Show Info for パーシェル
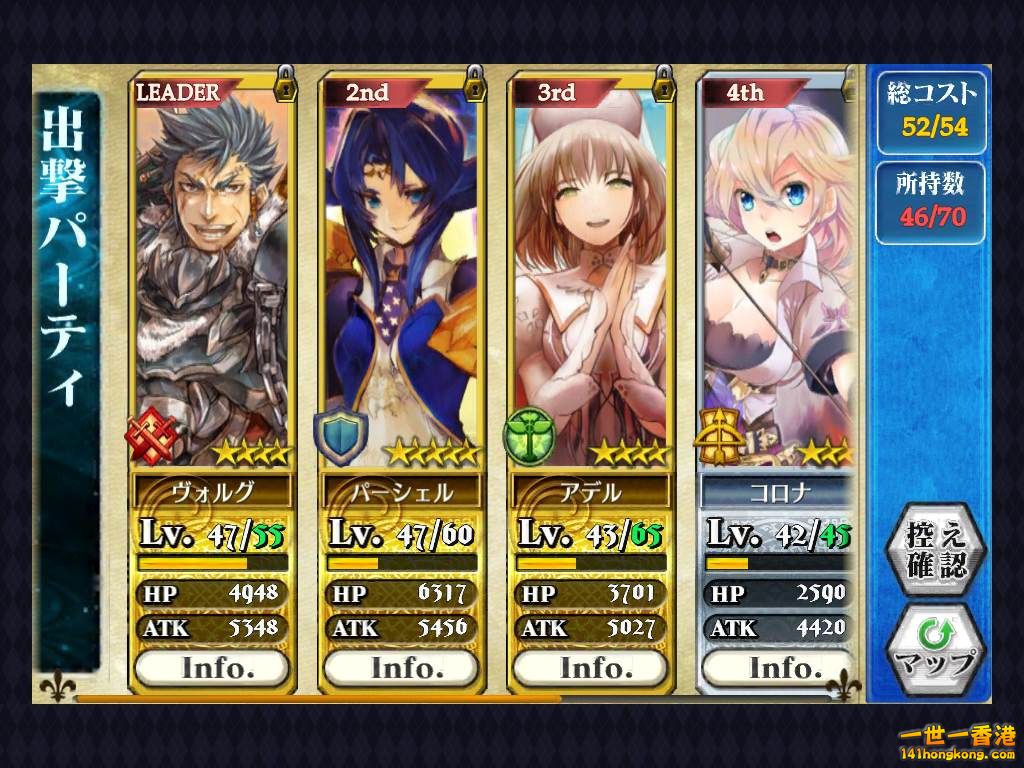Image resolution: width=1024 pixels, height=768 pixels. pyautogui.click(x=400, y=667)
